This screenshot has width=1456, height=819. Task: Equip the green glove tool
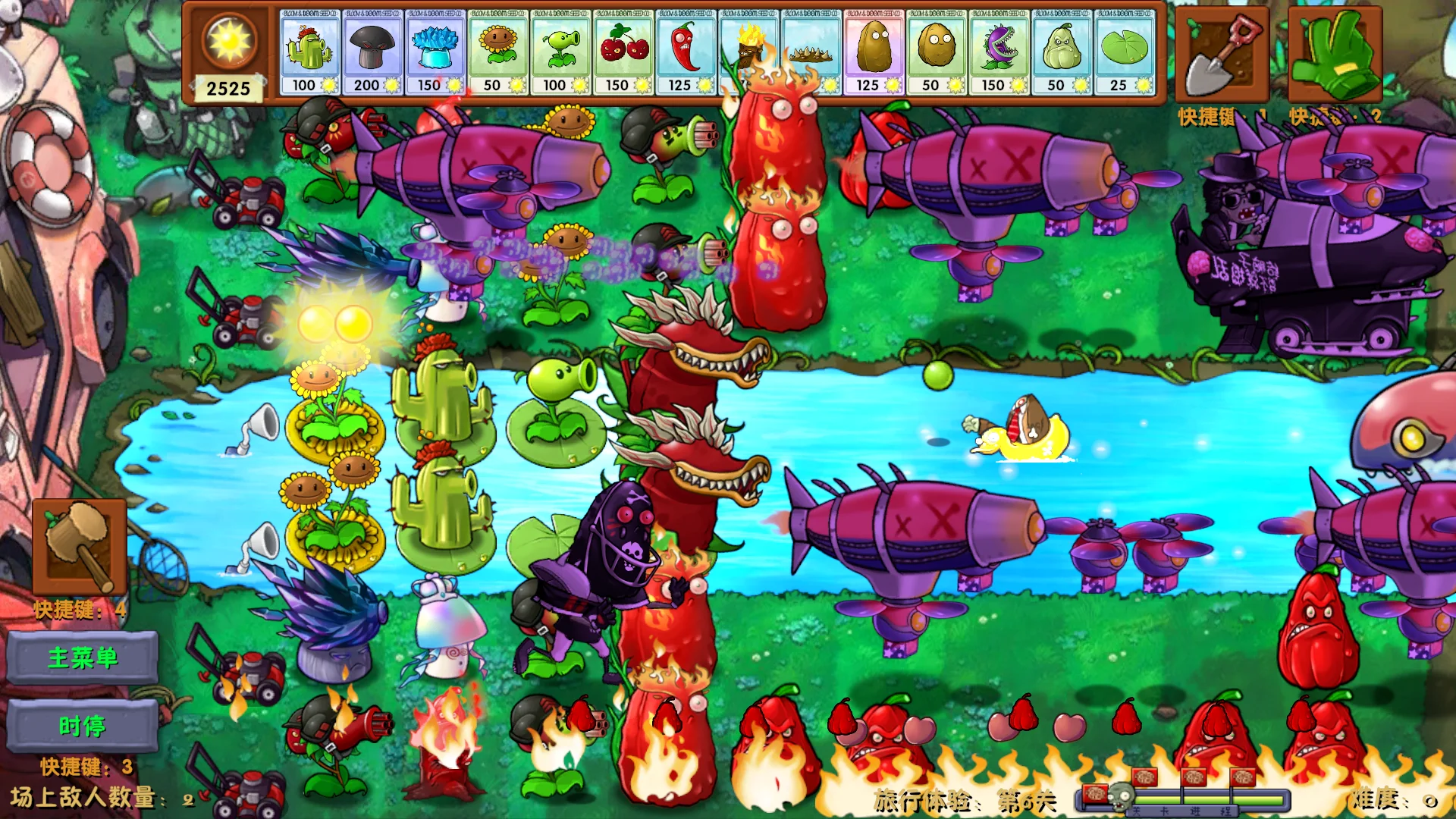[x=1335, y=55]
